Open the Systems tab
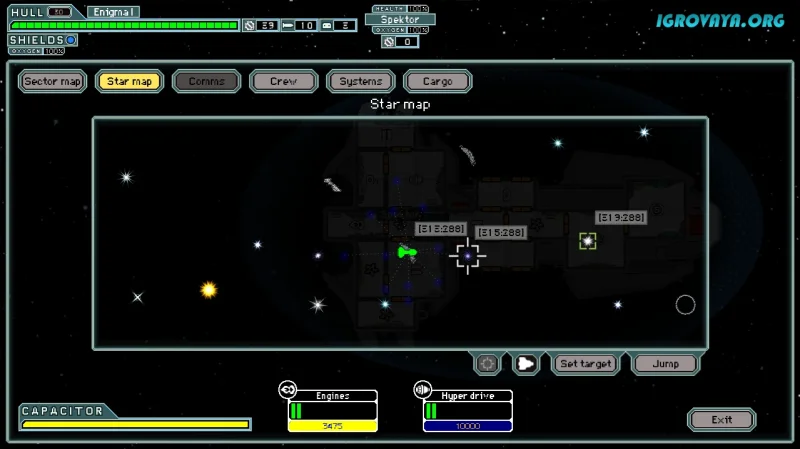Viewport: 800px width, 449px height. point(360,81)
